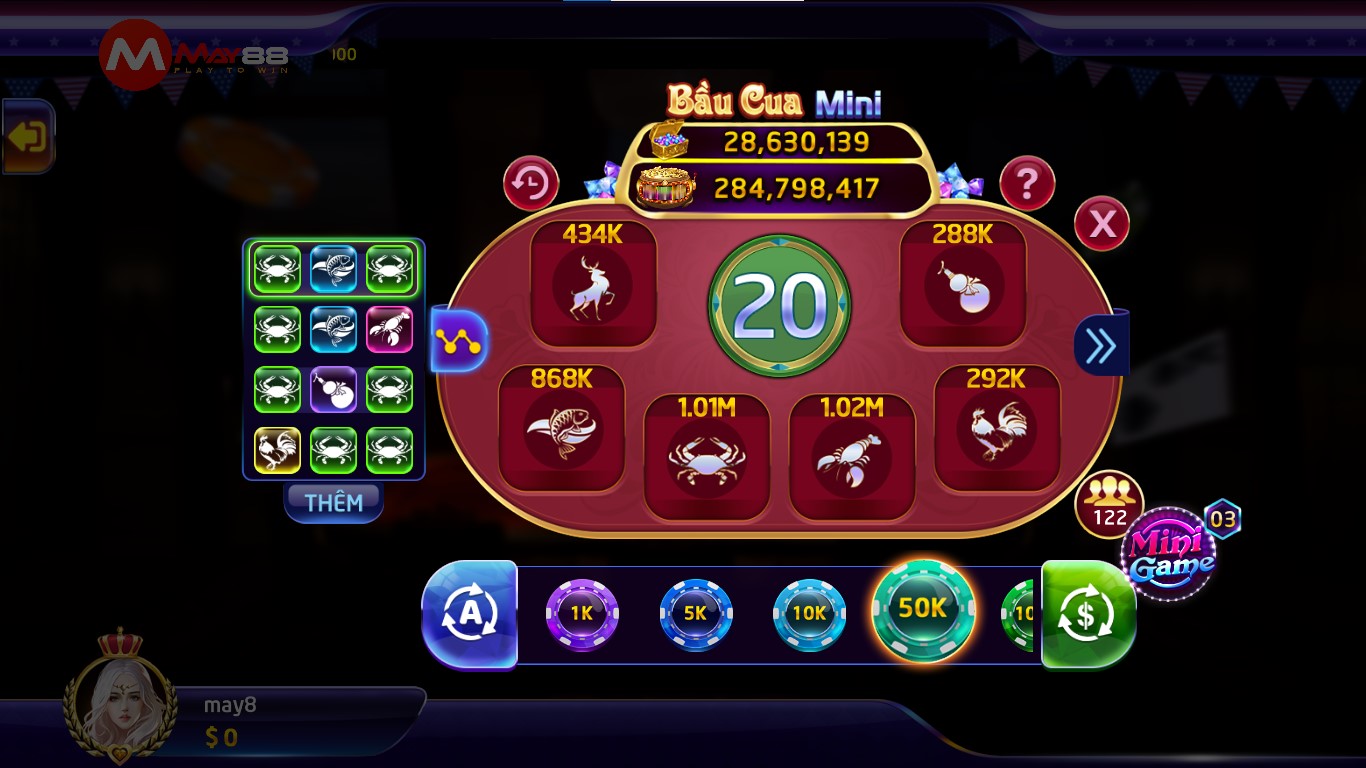Screen dimensions: 1366x768
Task: Select the 50K betting chip
Action: pyautogui.click(x=922, y=613)
